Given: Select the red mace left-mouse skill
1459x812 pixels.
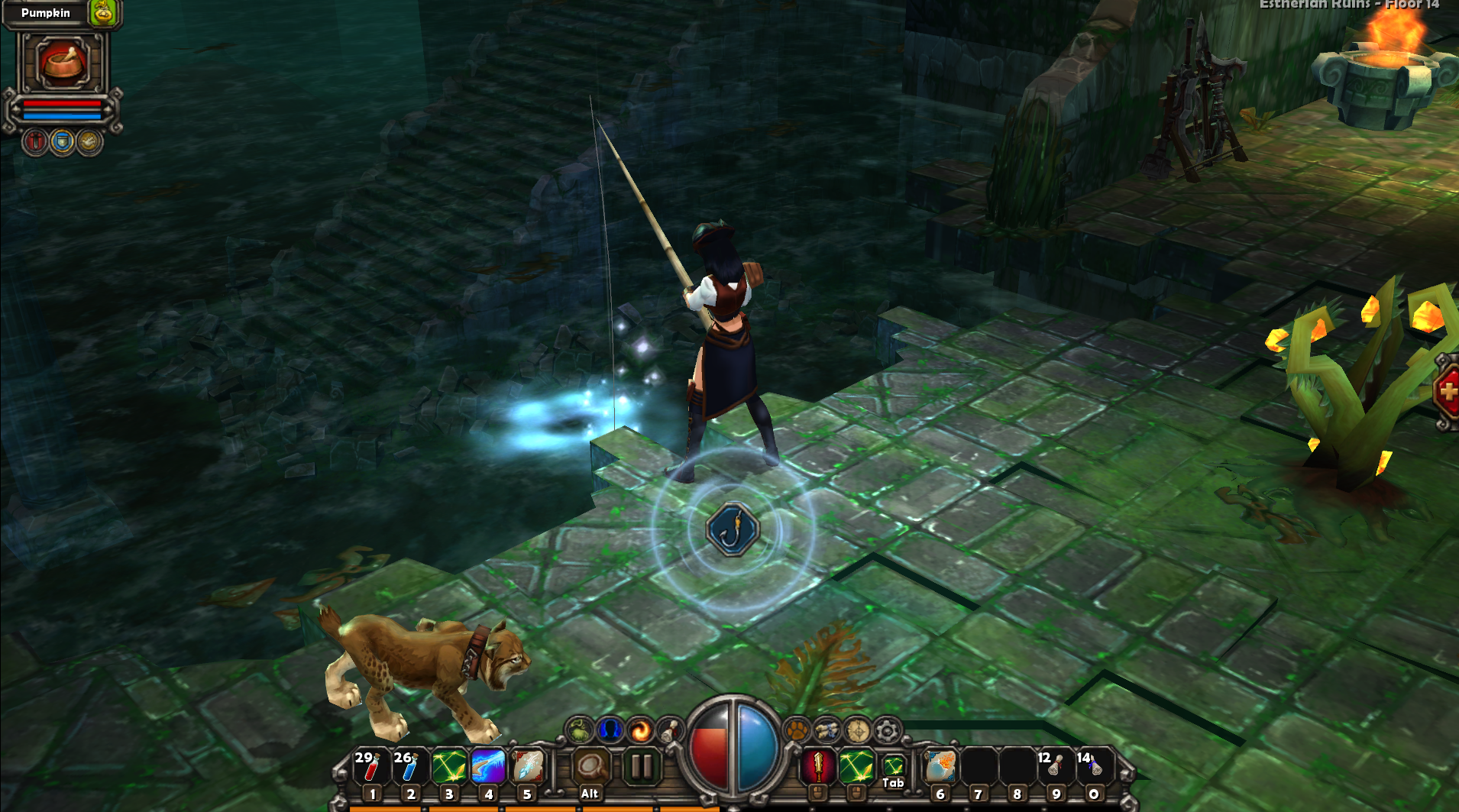Looking at the screenshot, I should pos(817,766).
